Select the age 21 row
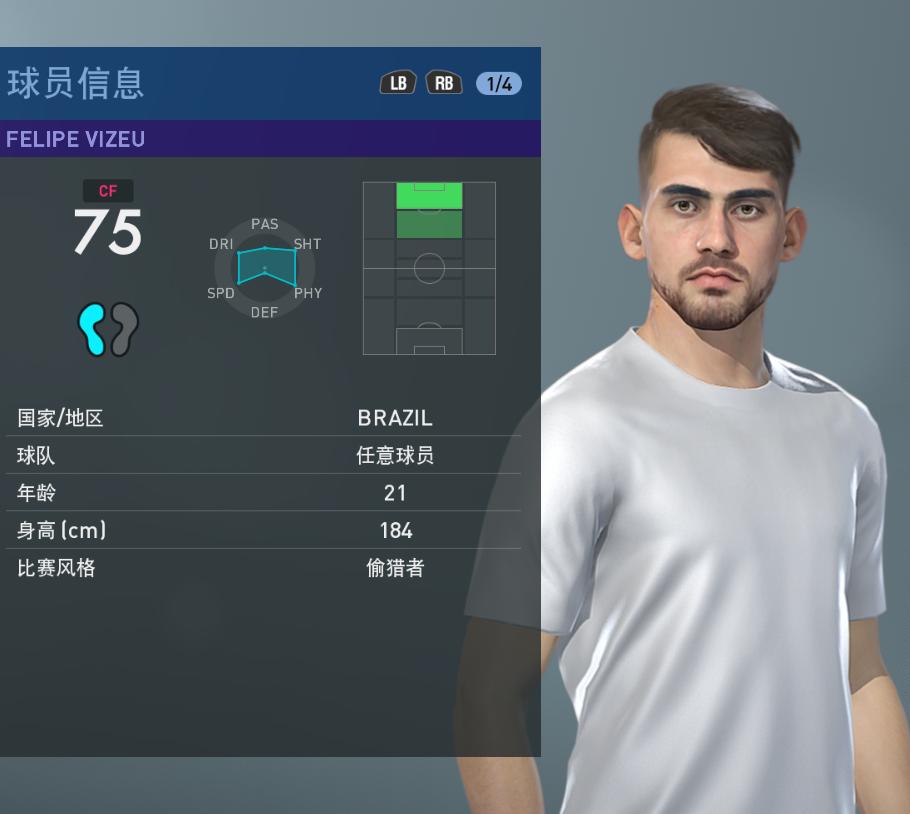This screenshot has width=910, height=814. click(x=263, y=493)
